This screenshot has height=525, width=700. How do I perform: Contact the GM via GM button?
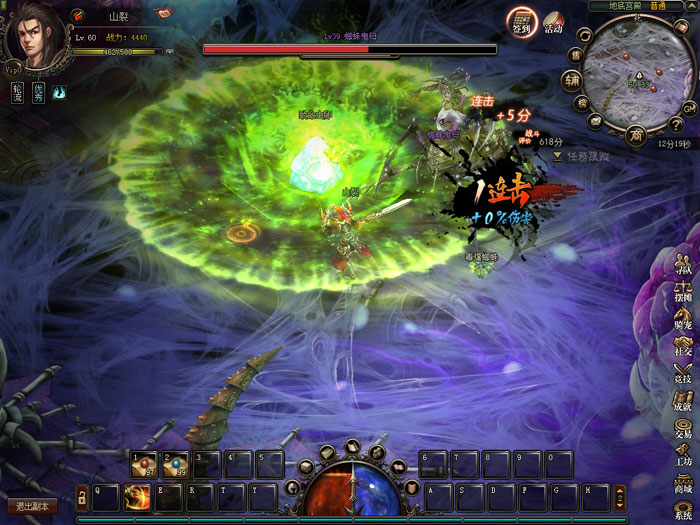pos(690,107)
